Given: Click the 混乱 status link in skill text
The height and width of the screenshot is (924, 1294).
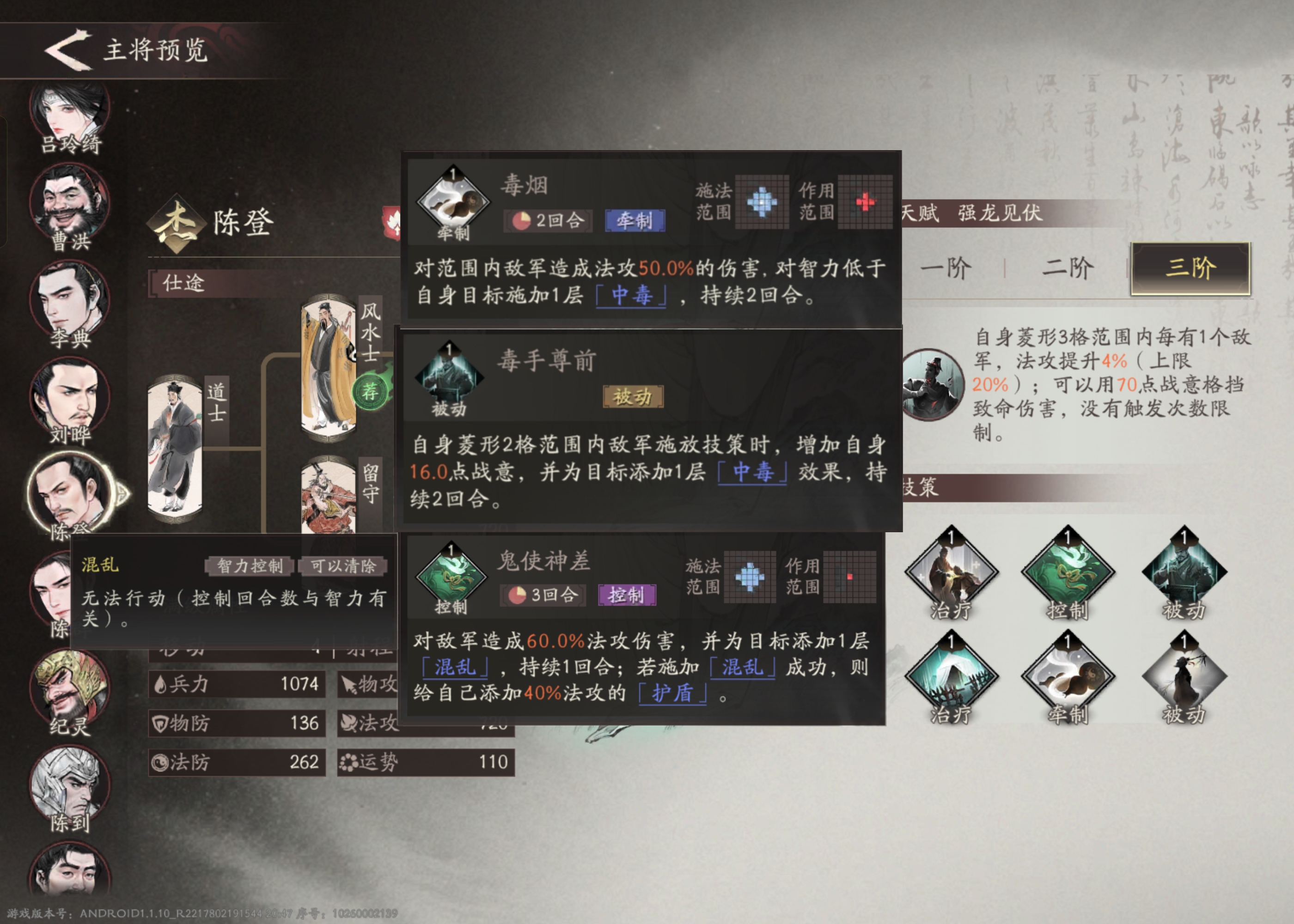Looking at the screenshot, I should tap(455, 669).
